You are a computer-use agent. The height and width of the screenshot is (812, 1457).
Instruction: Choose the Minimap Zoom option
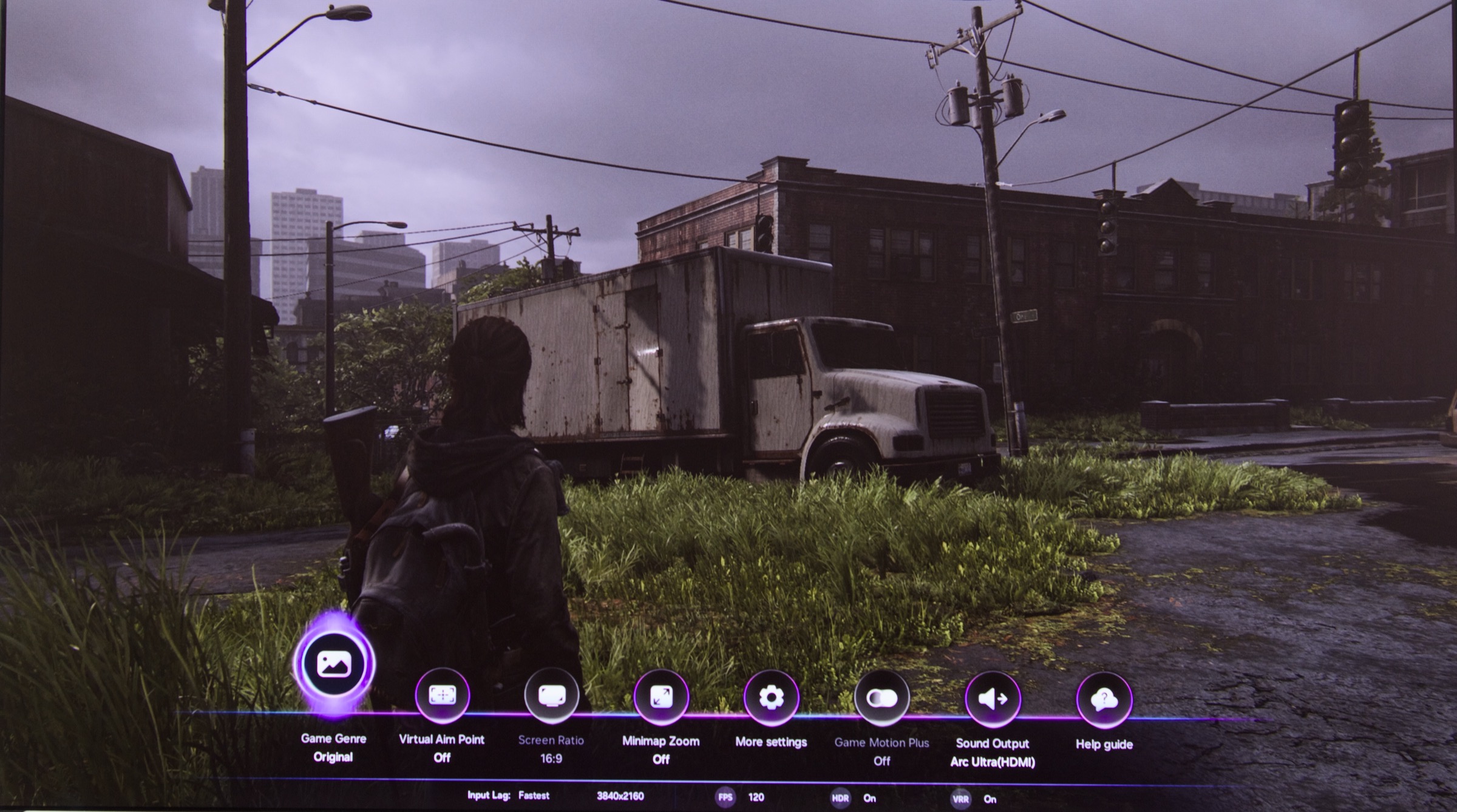(661, 697)
